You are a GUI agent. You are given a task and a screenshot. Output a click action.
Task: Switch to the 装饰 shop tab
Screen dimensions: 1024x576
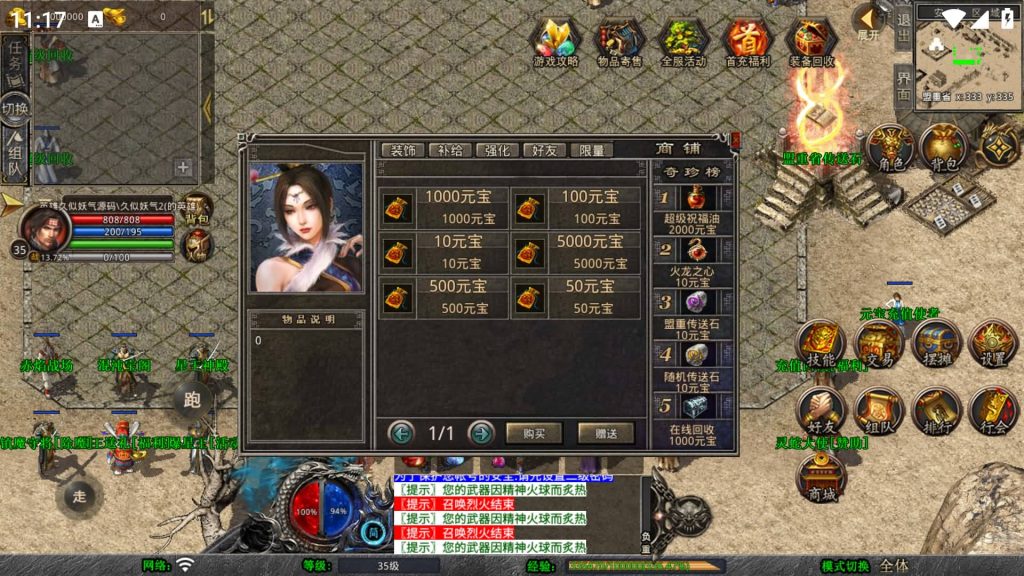tap(404, 150)
